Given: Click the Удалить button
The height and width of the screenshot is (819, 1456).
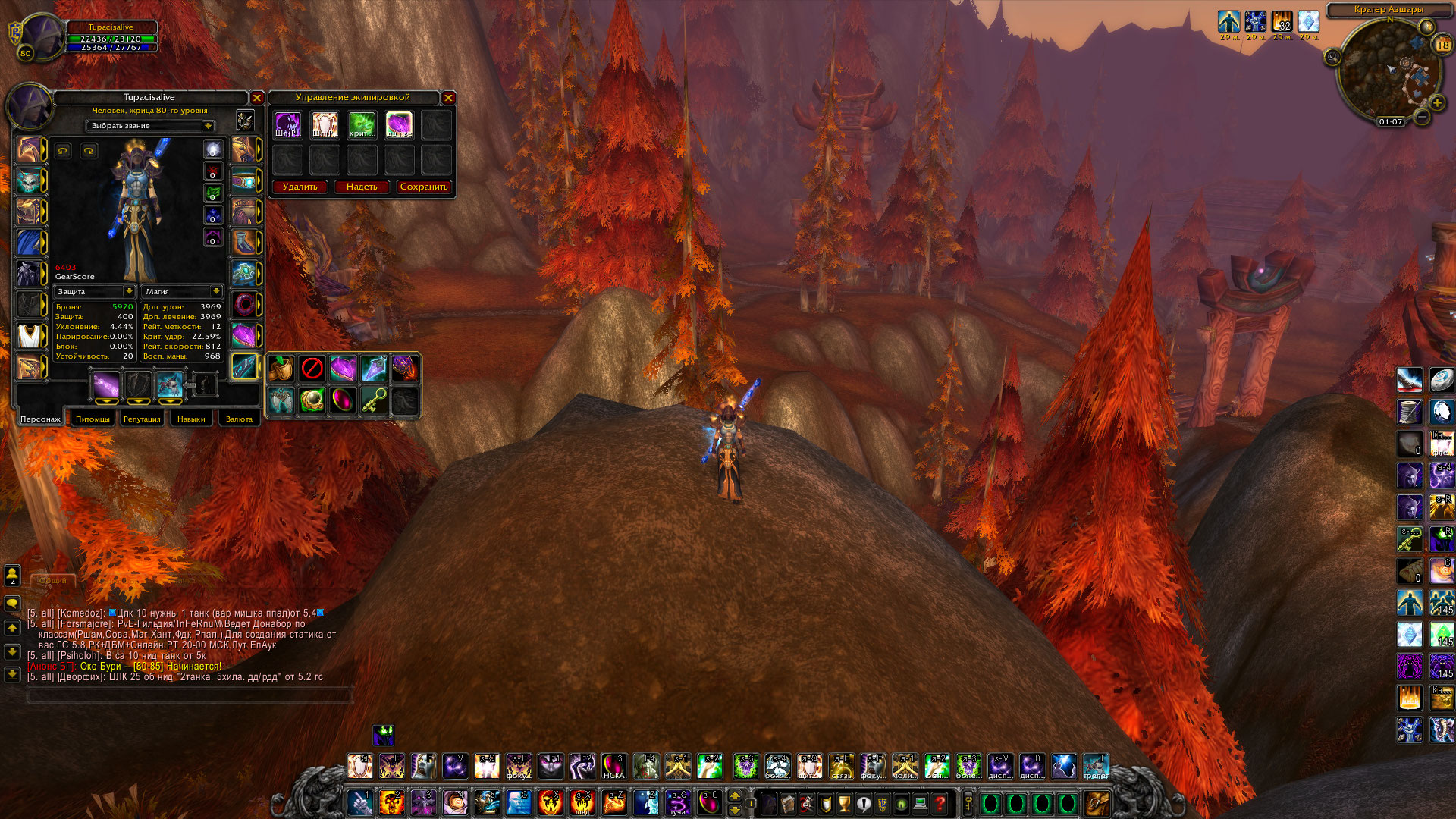Looking at the screenshot, I should click(x=300, y=187).
